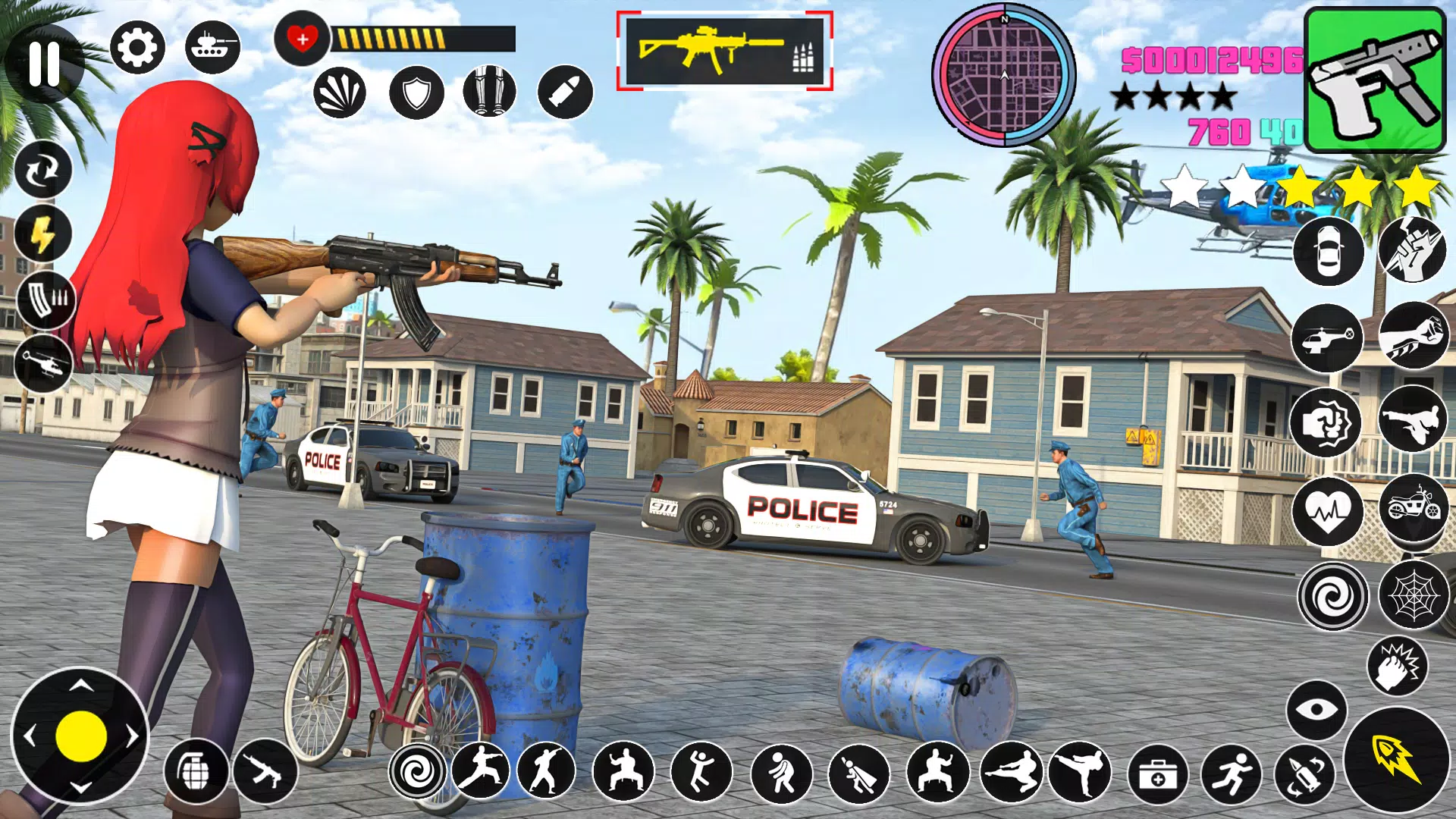1456x819 pixels.
Task: Activate the sprint running icon
Action: coord(1231,774)
